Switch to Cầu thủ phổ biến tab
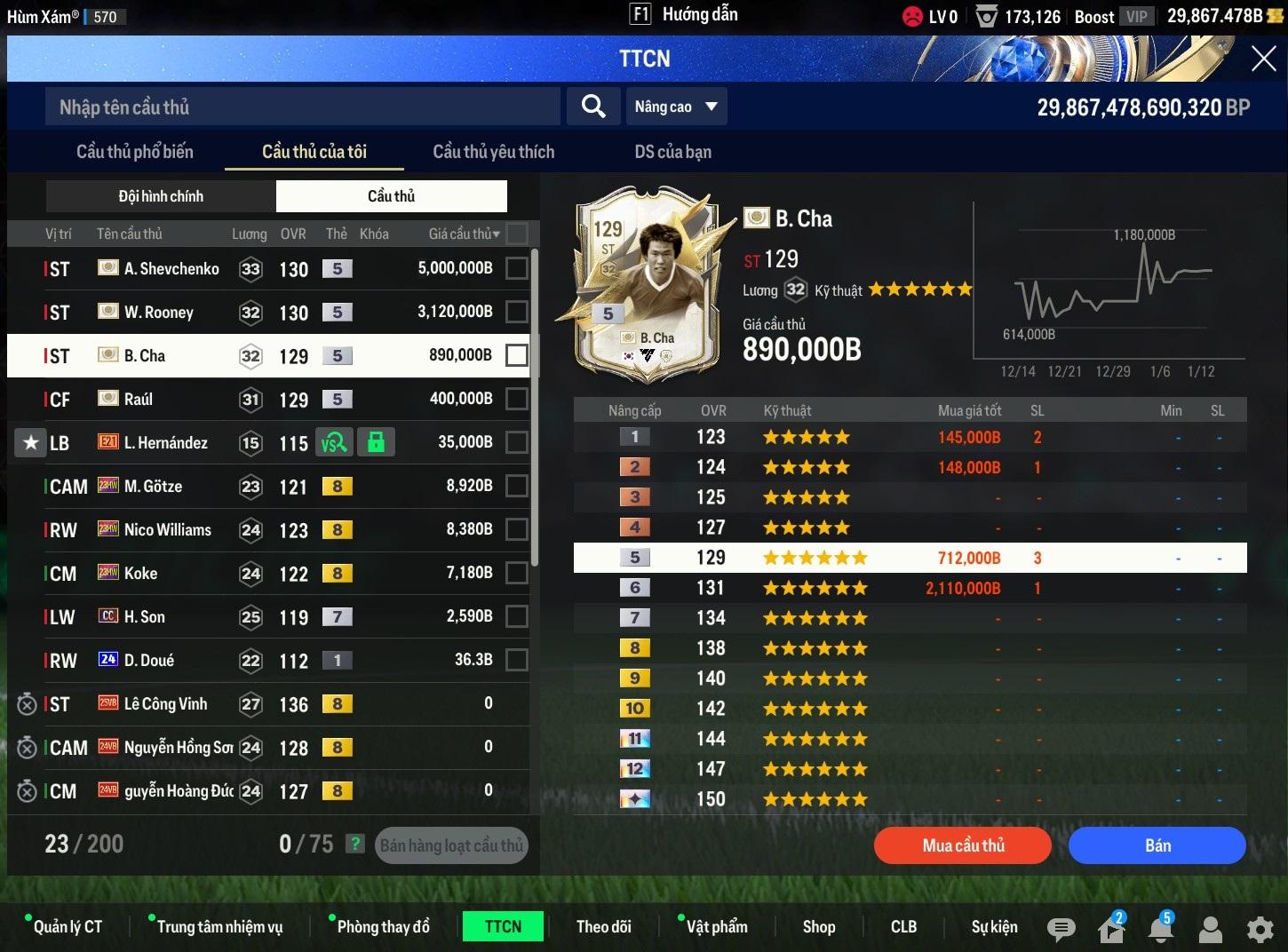Image resolution: width=1288 pixels, height=952 pixels. pos(135,152)
